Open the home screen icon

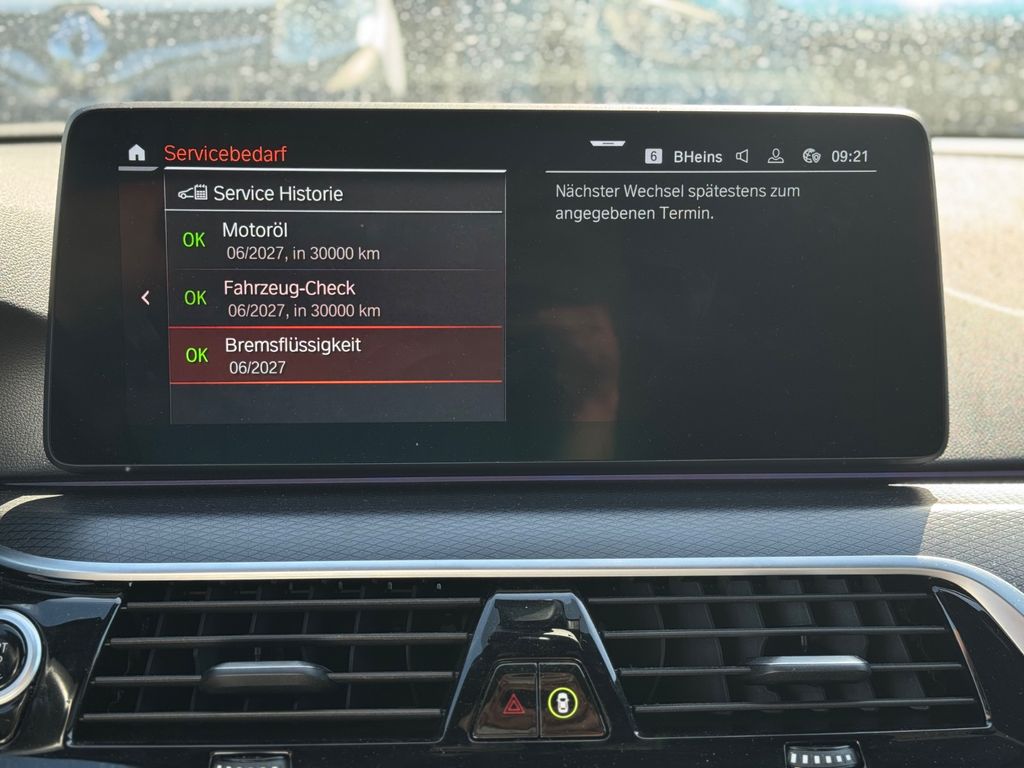(137, 153)
